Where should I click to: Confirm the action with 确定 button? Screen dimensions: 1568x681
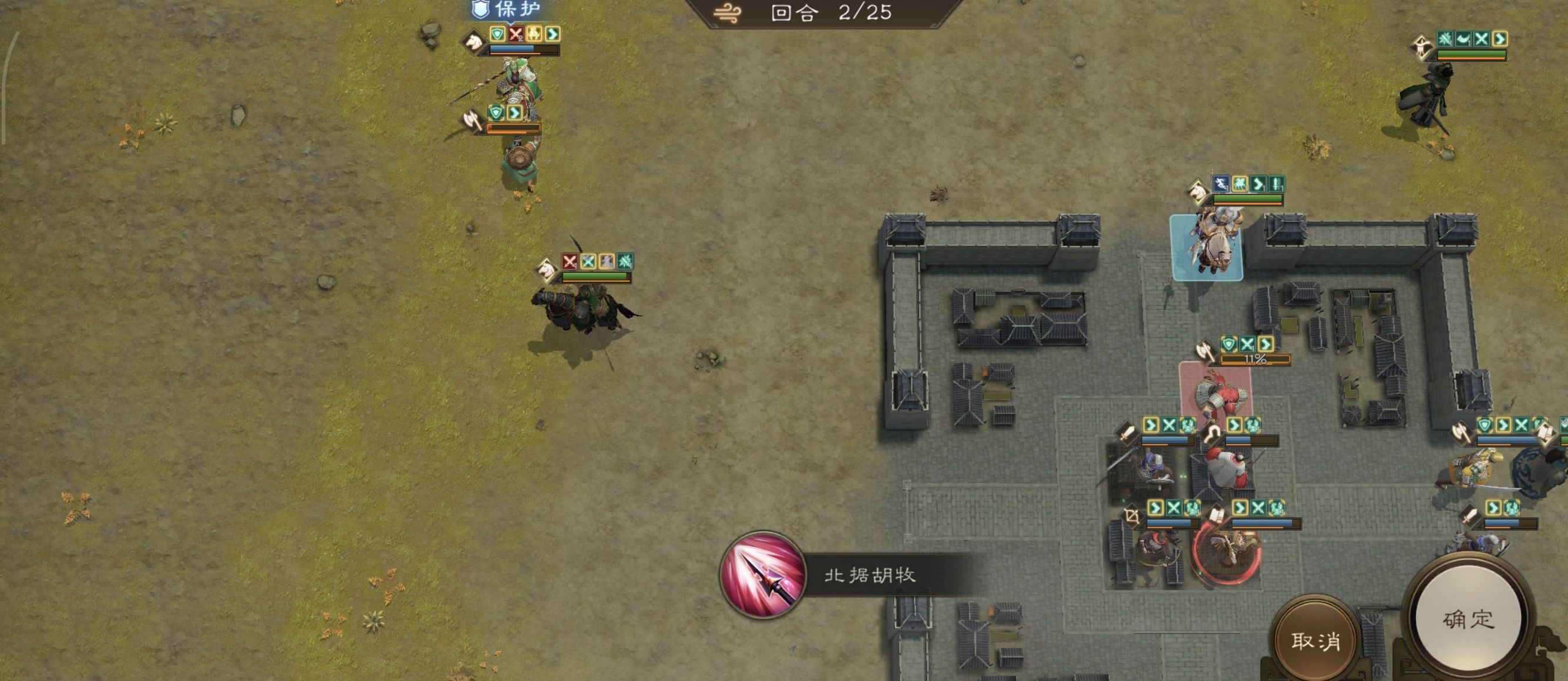pos(1468,619)
